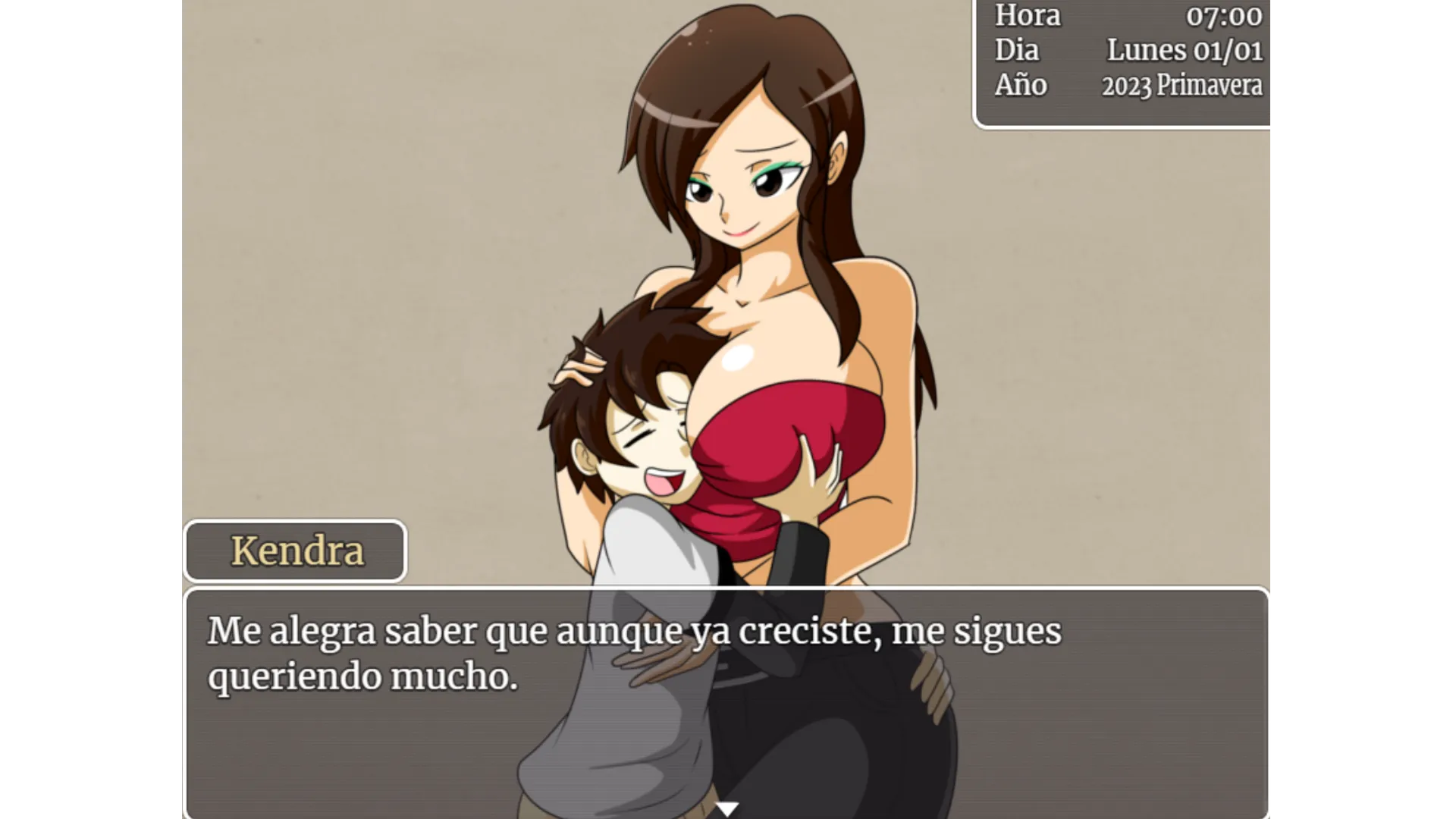Click the 2023 Primavera season display
This screenshot has width=1456, height=819.
click(x=1181, y=86)
